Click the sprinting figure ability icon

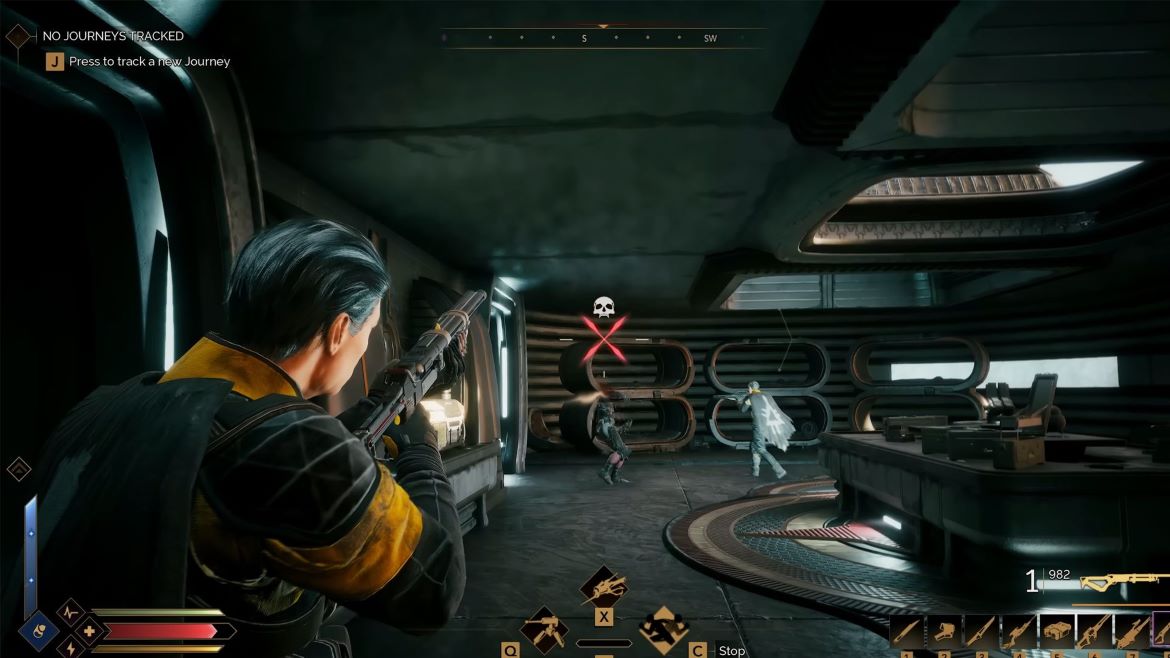pyautogui.click(x=662, y=630)
